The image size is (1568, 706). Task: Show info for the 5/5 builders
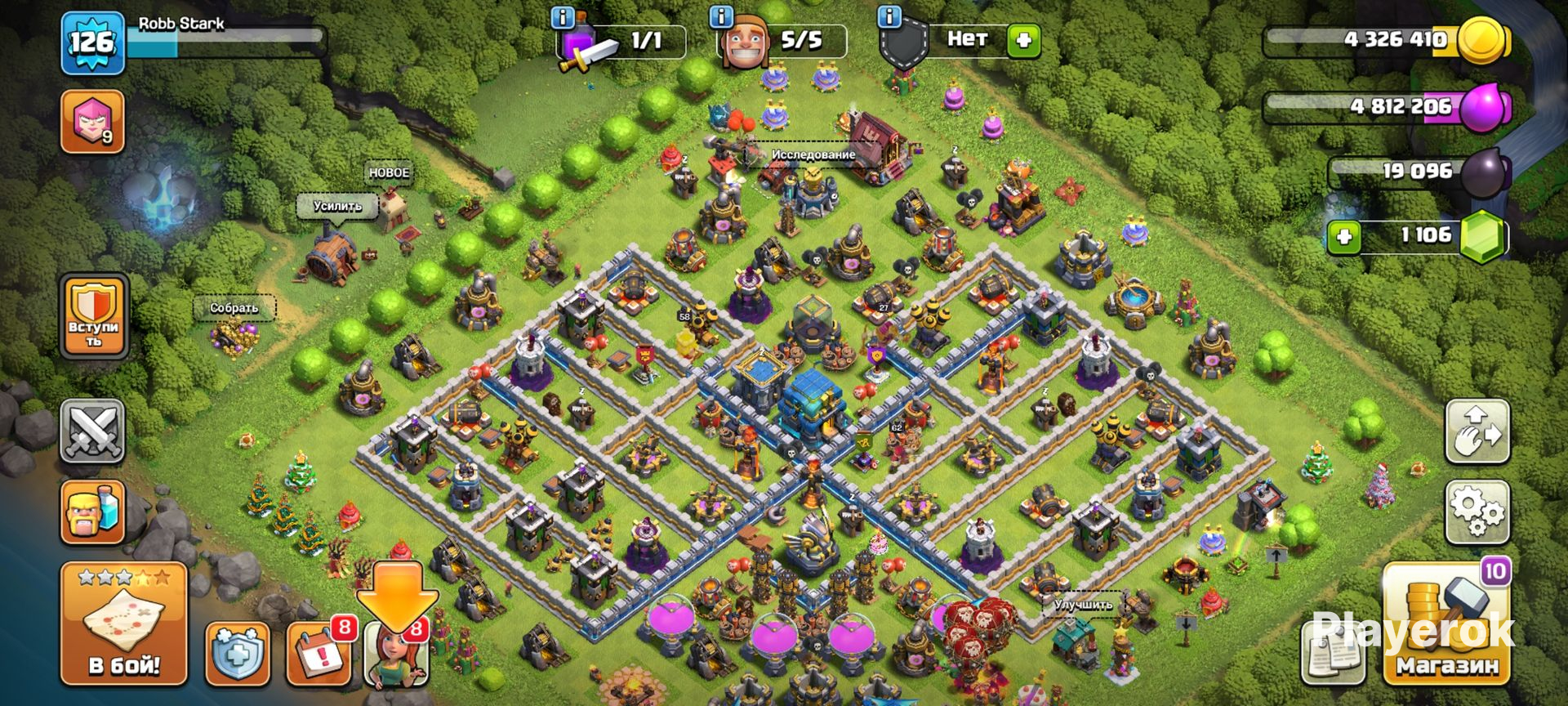pyautogui.click(x=721, y=16)
